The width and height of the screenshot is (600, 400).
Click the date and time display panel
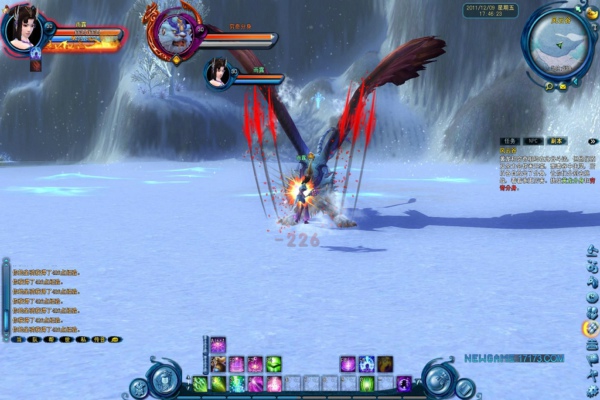click(491, 10)
